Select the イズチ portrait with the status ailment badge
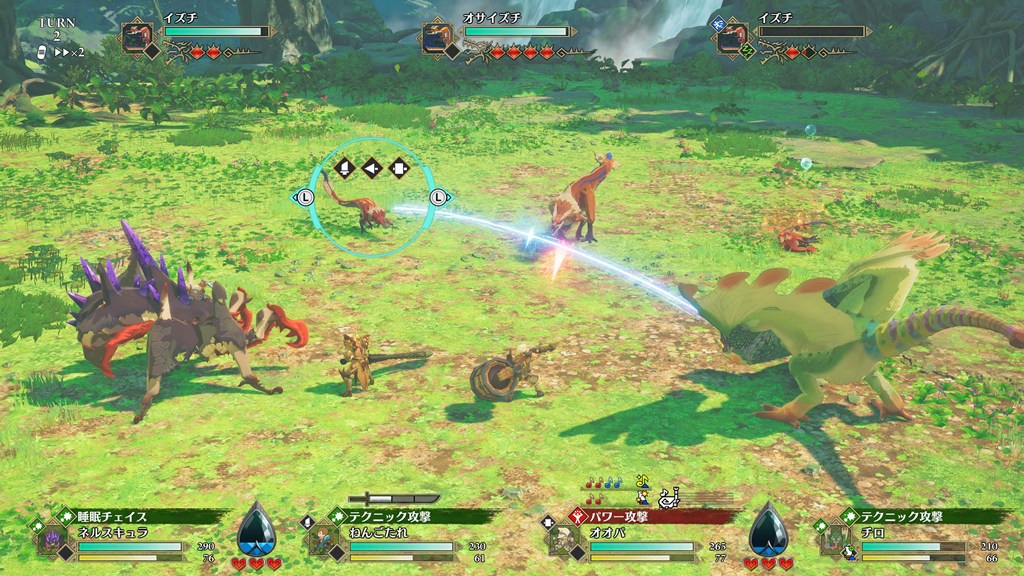 732,37
